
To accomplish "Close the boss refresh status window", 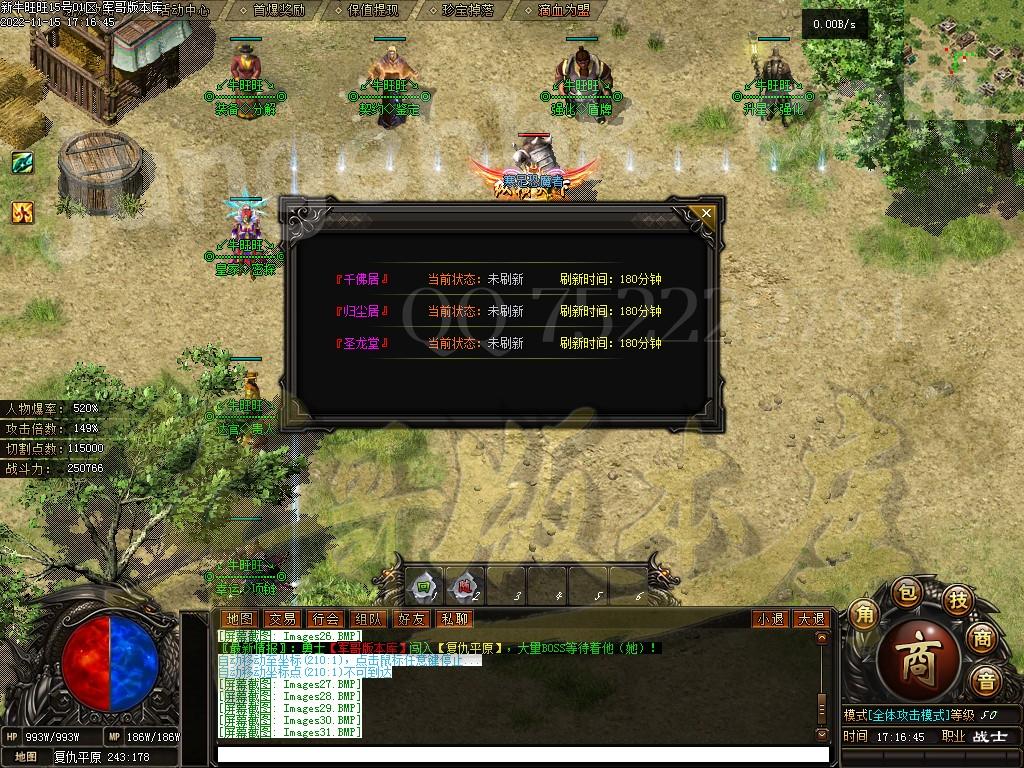I will (x=707, y=213).
